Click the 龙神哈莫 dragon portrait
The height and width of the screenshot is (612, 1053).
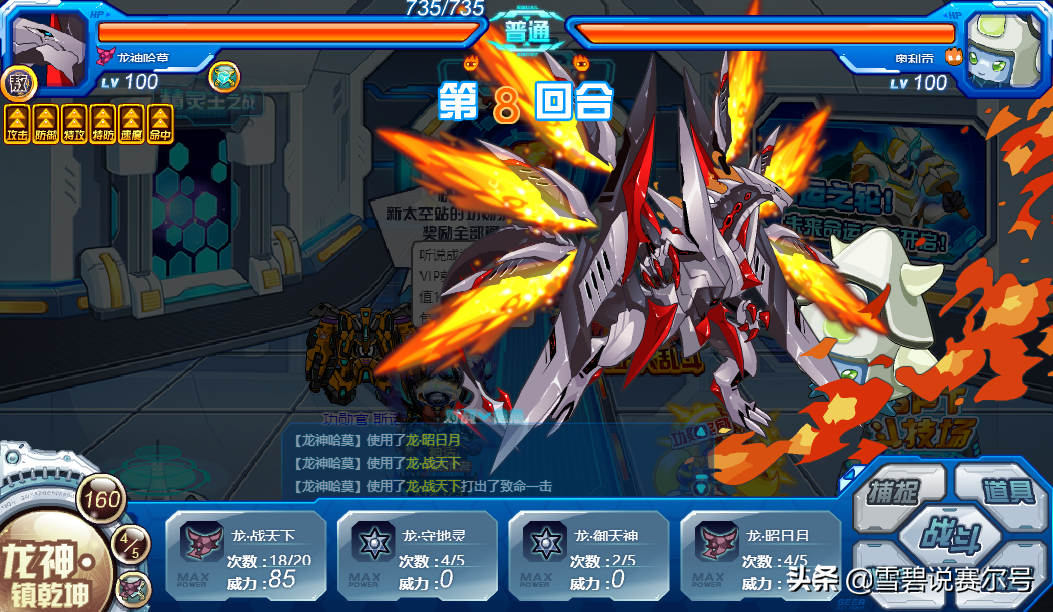point(48,46)
